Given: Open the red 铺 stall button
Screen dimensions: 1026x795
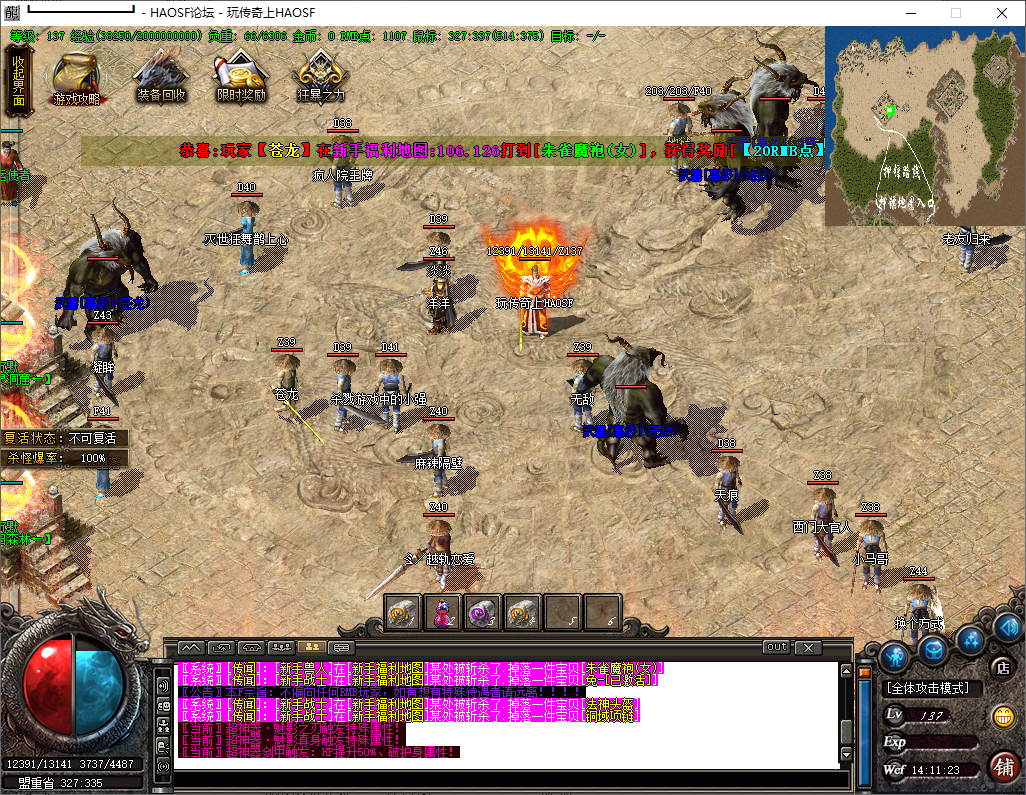Looking at the screenshot, I should 1003,766.
